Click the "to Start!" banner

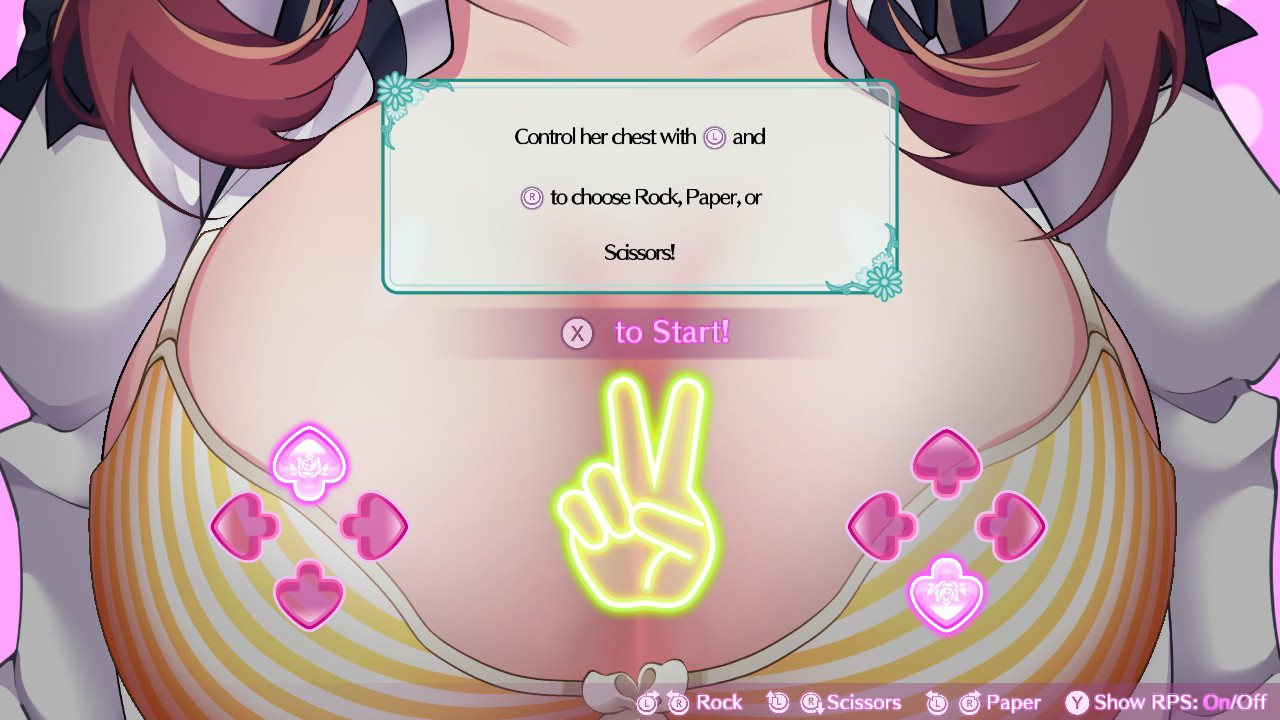tap(646, 333)
